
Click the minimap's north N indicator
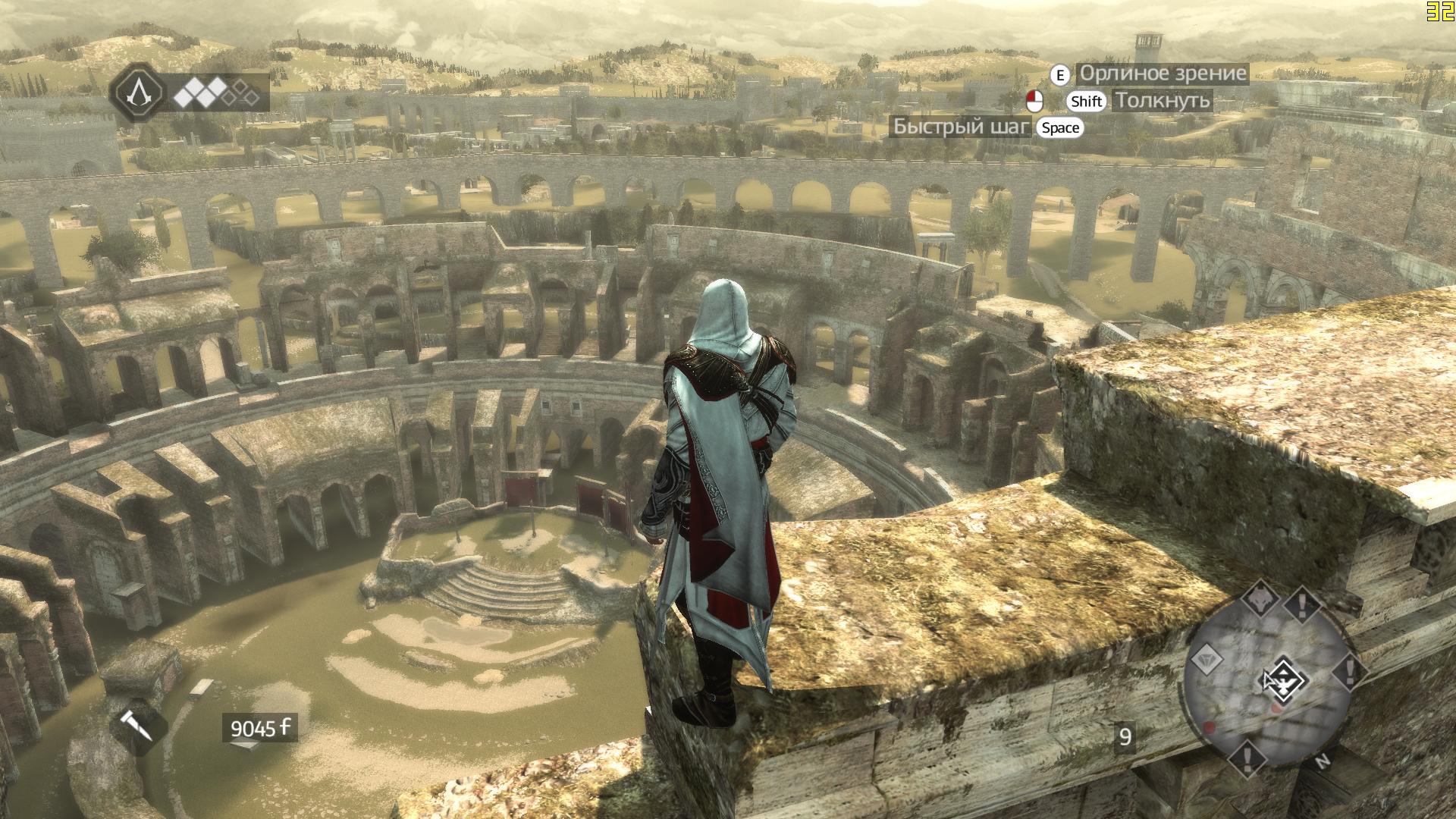coord(1324,761)
